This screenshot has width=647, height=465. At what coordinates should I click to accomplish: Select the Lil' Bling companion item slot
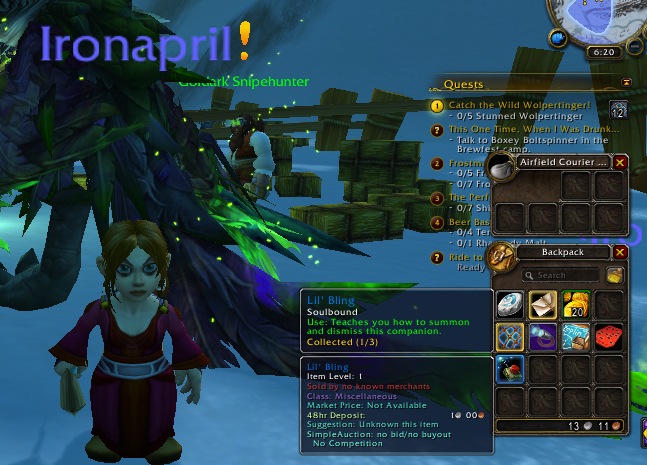point(511,370)
